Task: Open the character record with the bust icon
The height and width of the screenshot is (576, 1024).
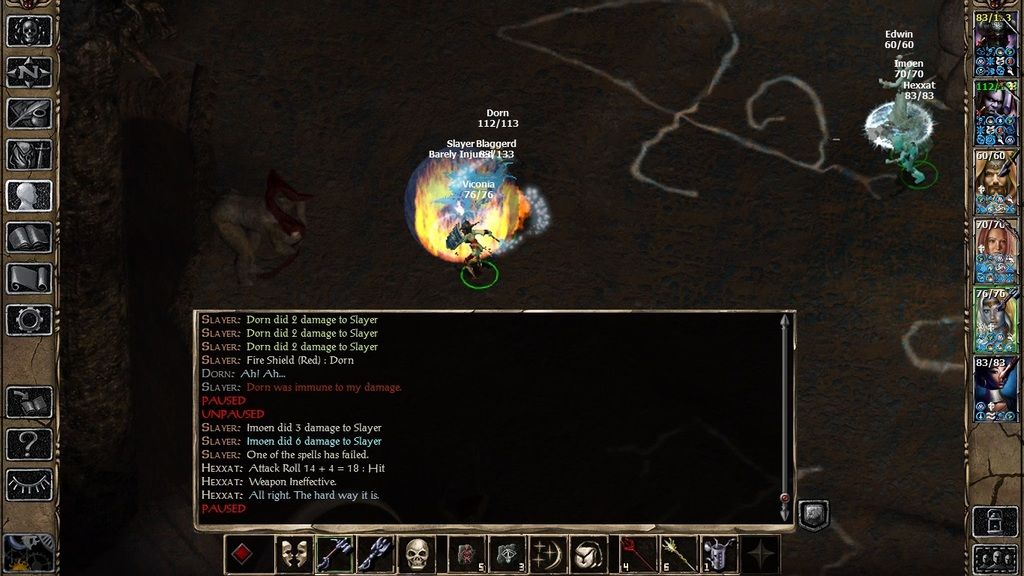Action: click(x=29, y=196)
